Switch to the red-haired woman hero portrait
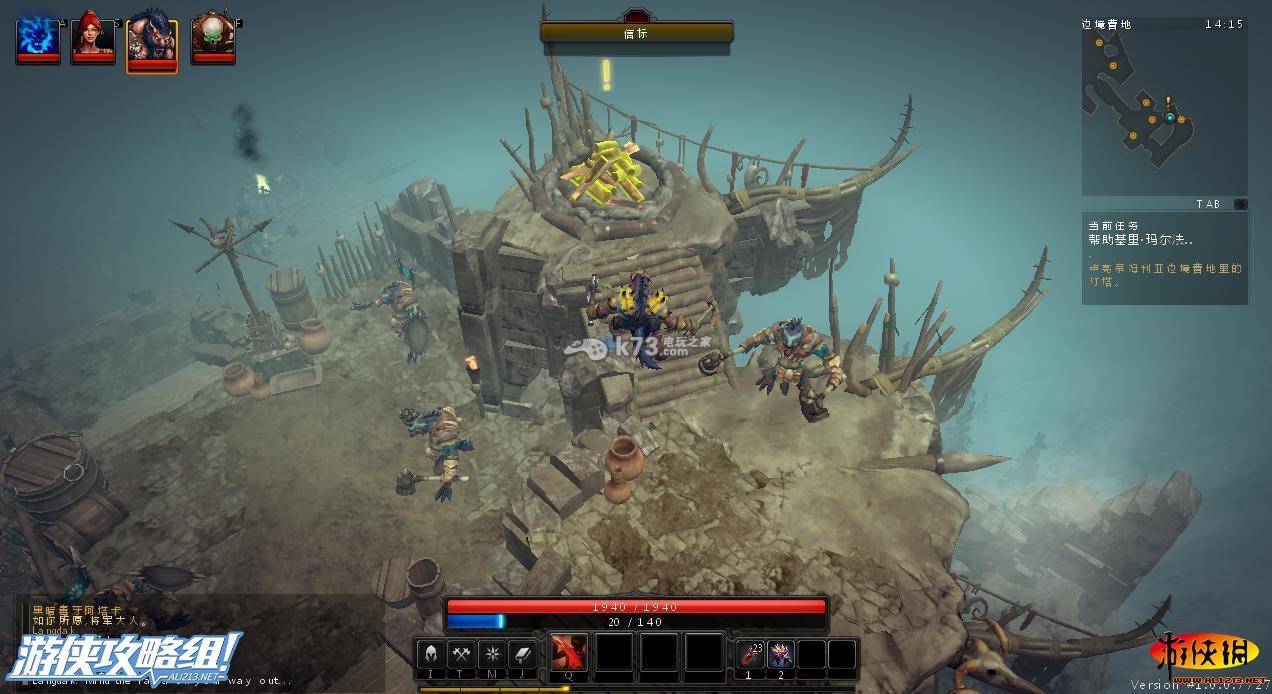This screenshot has width=1272, height=694. click(x=93, y=38)
